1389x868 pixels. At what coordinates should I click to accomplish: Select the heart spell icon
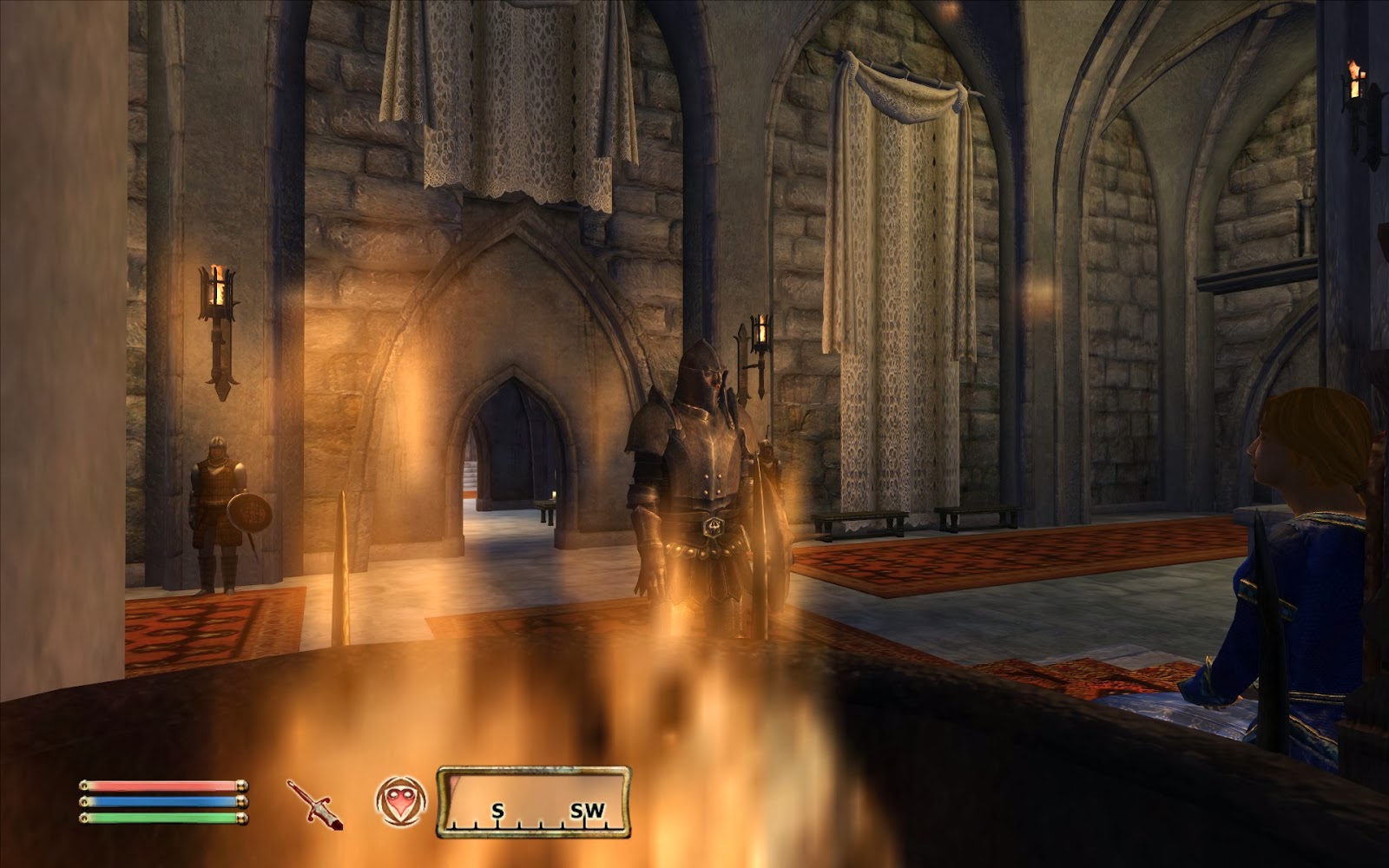point(400,799)
